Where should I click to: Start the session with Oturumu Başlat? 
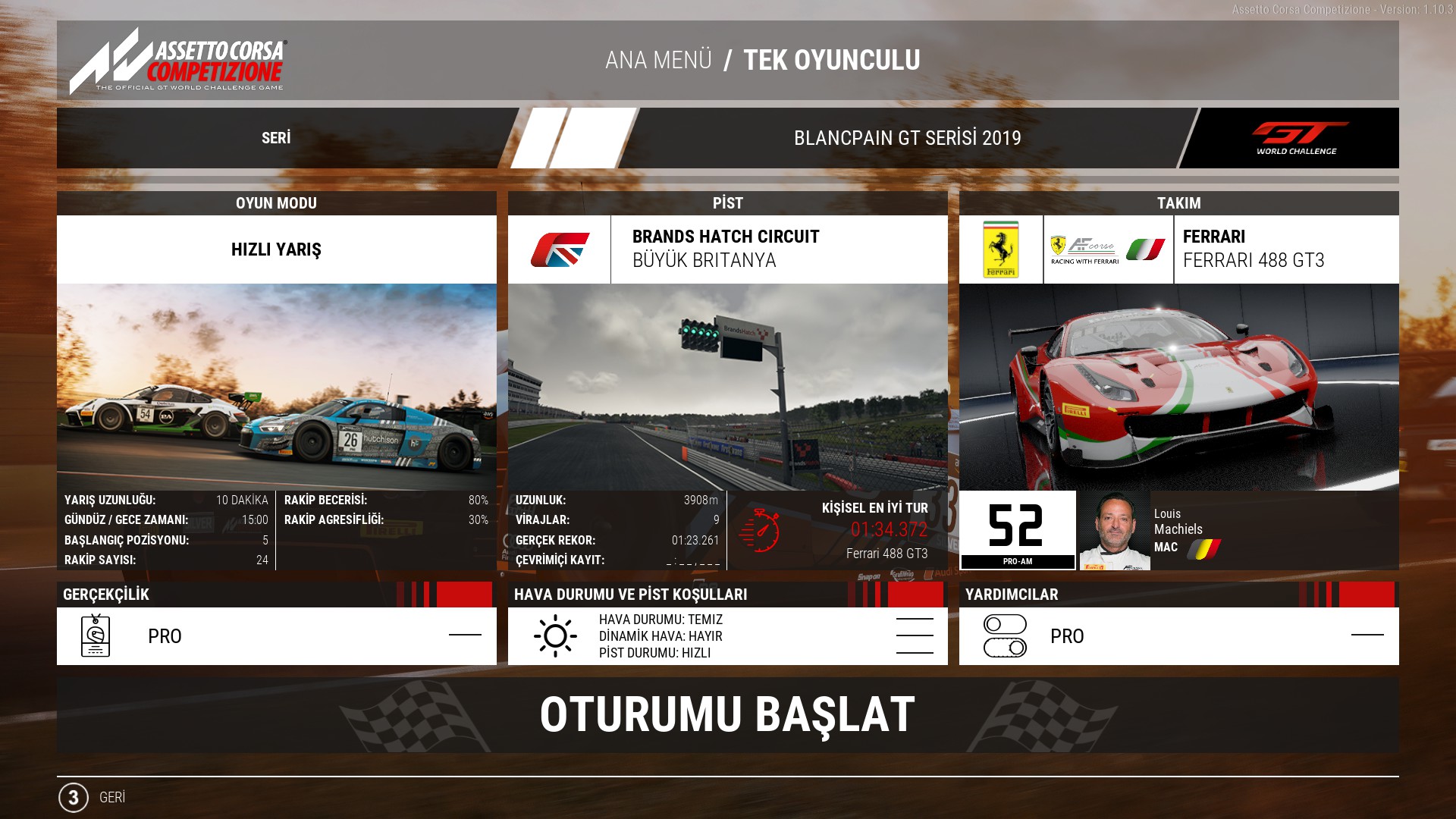(x=727, y=715)
